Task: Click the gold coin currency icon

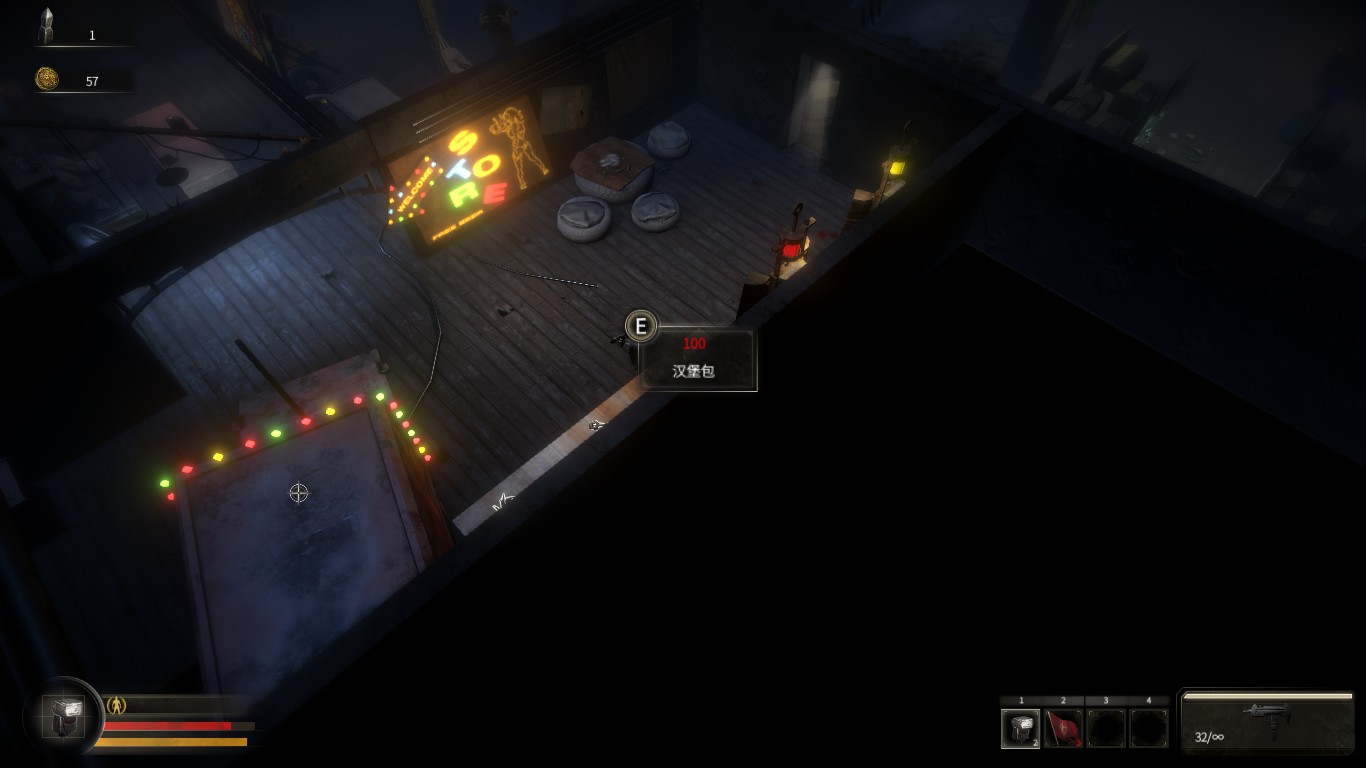Action: tap(47, 79)
